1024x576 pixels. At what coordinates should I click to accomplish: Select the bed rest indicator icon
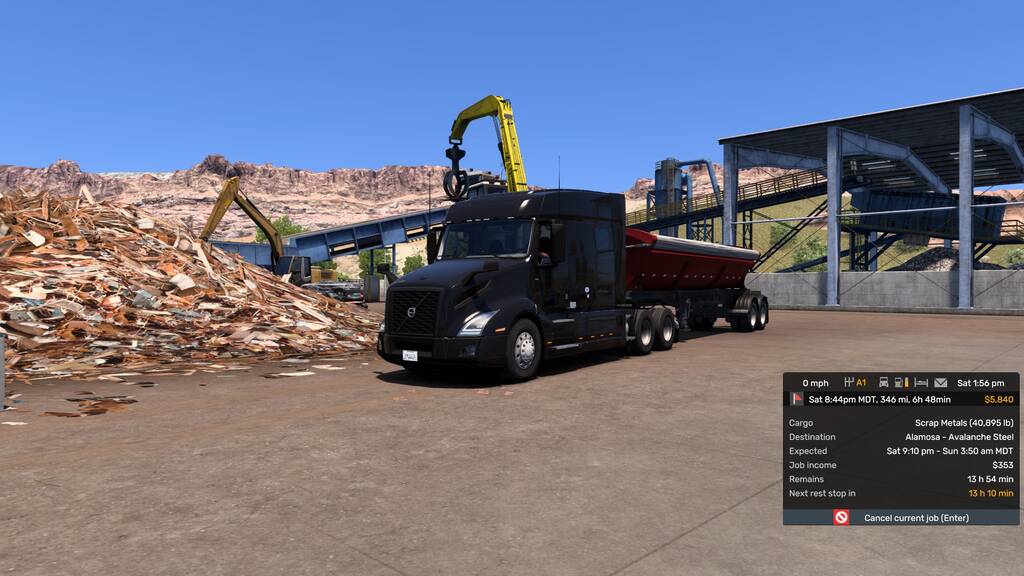(x=921, y=382)
